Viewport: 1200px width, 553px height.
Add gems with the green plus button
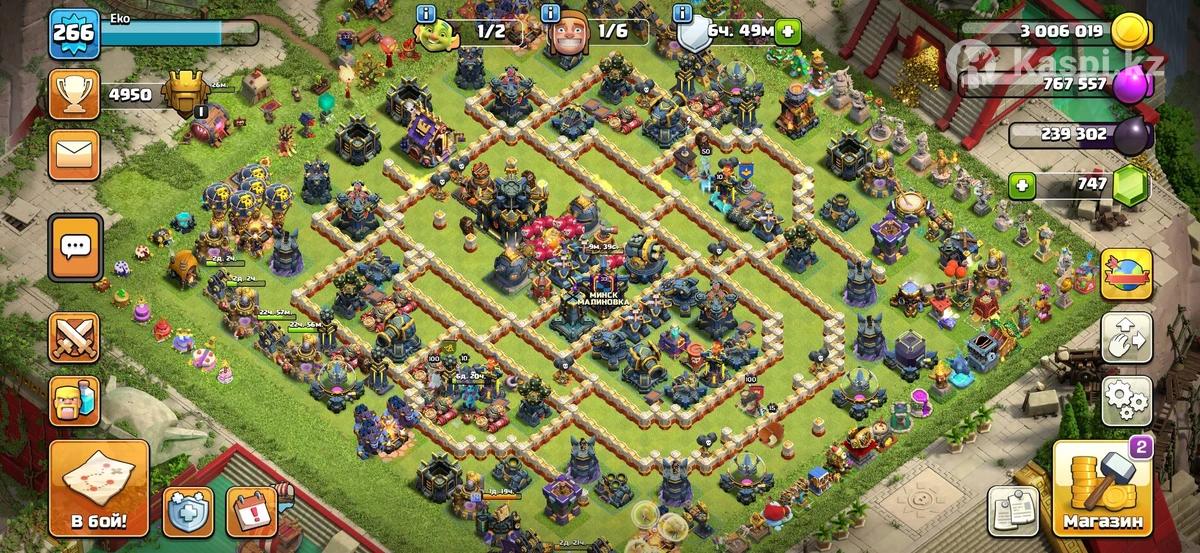coord(1020,185)
